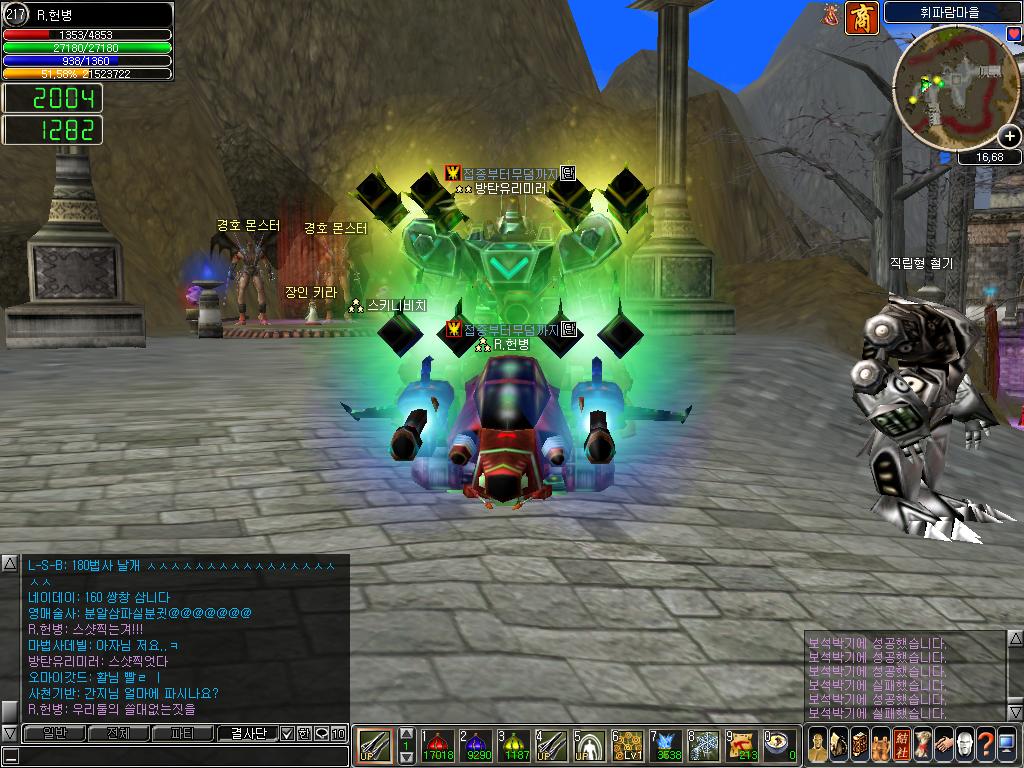Use the red potion in slot 1

(x=438, y=746)
